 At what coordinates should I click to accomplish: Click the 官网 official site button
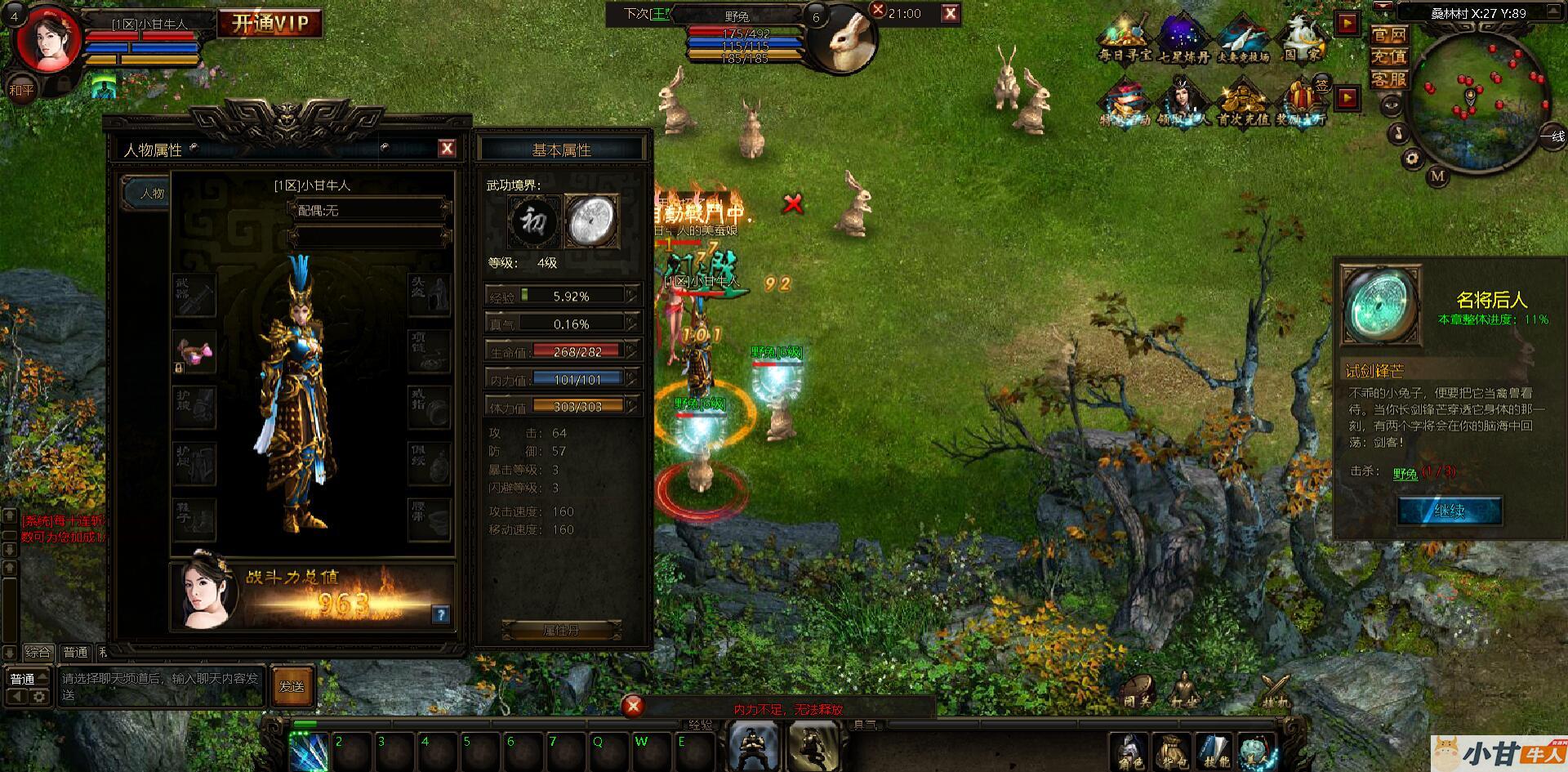pyautogui.click(x=1388, y=35)
